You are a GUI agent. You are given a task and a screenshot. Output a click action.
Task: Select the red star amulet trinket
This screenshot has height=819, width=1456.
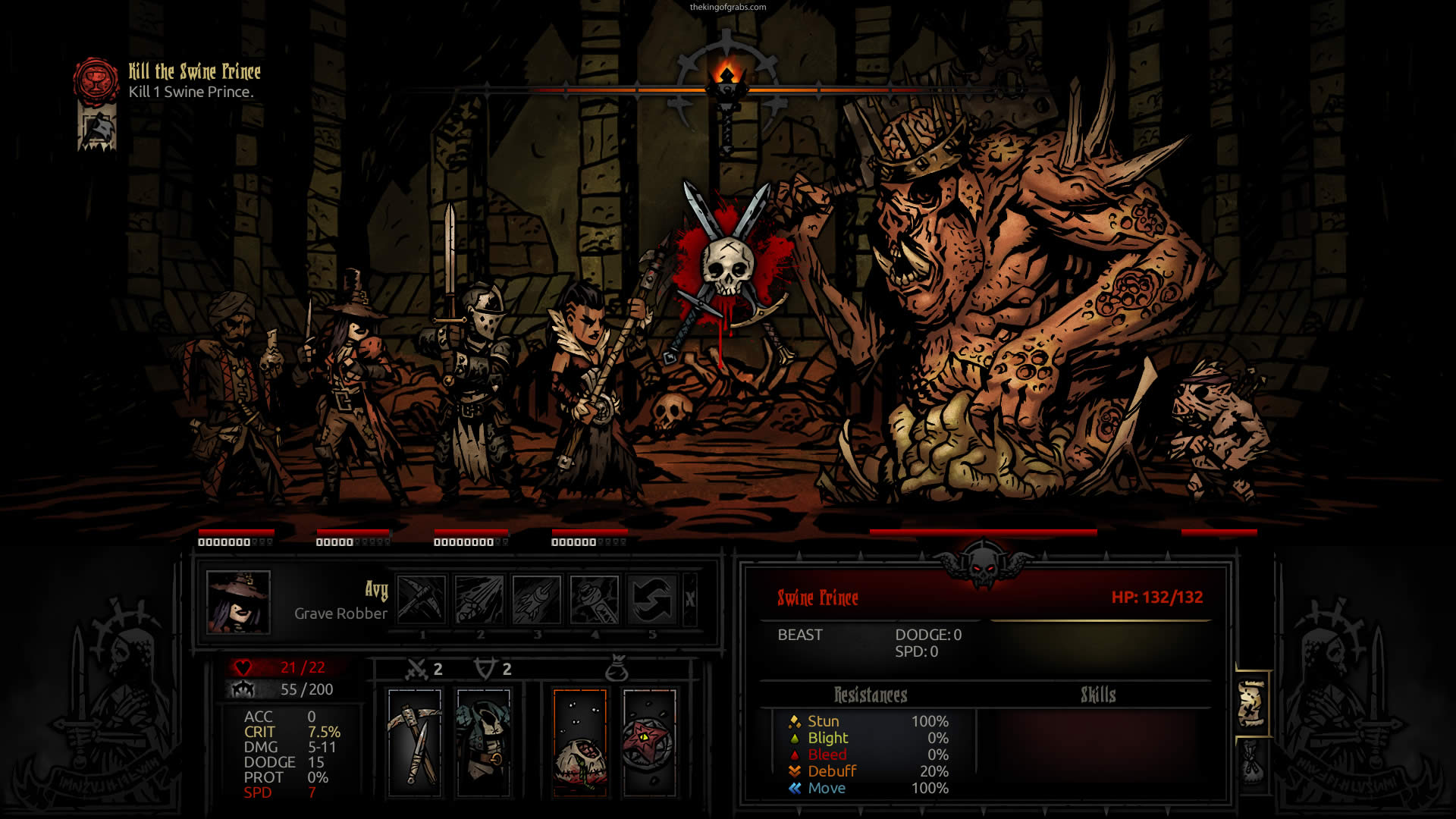pos(649,742)
